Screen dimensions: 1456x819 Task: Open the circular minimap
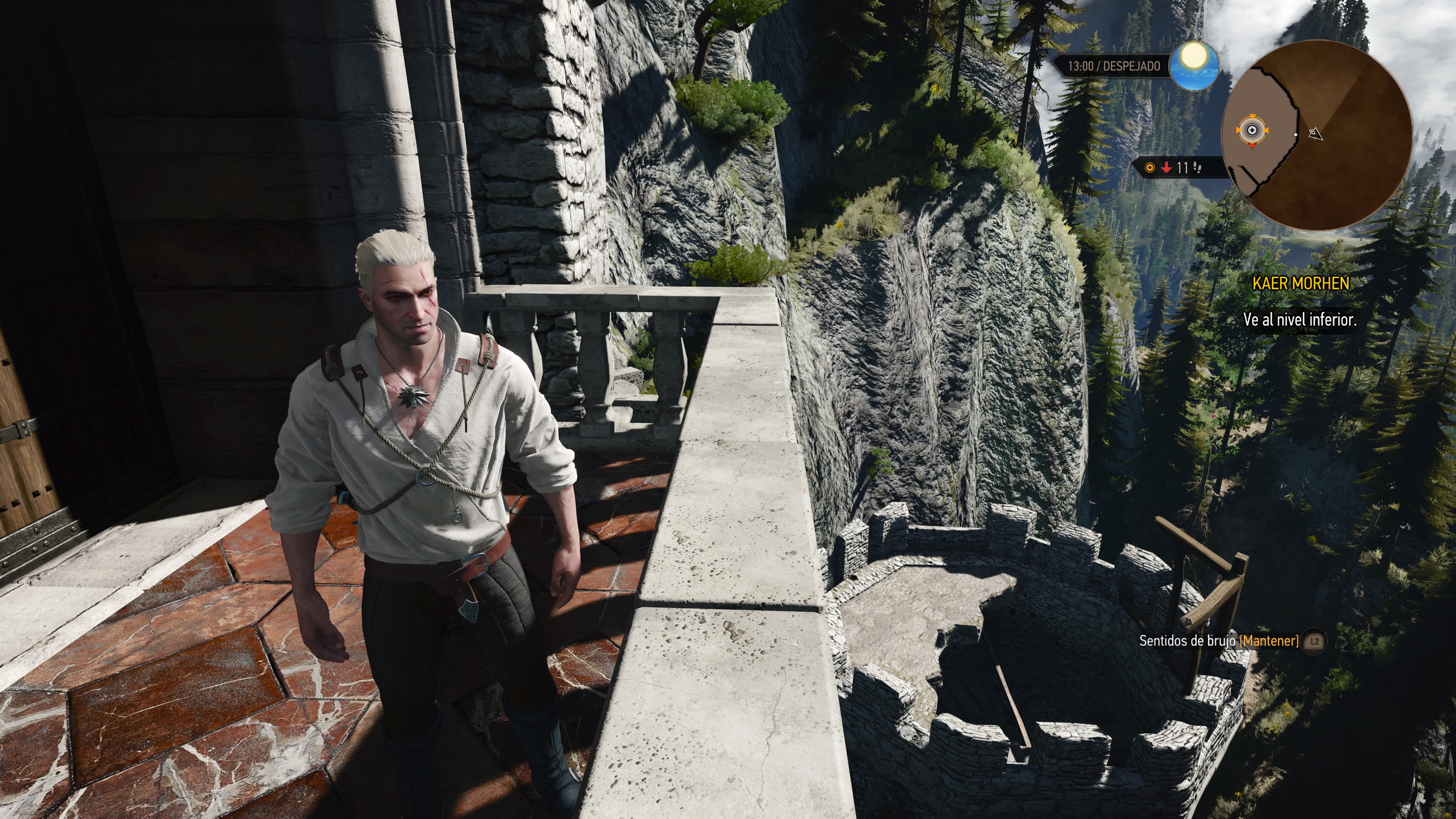click(1317, 135)
